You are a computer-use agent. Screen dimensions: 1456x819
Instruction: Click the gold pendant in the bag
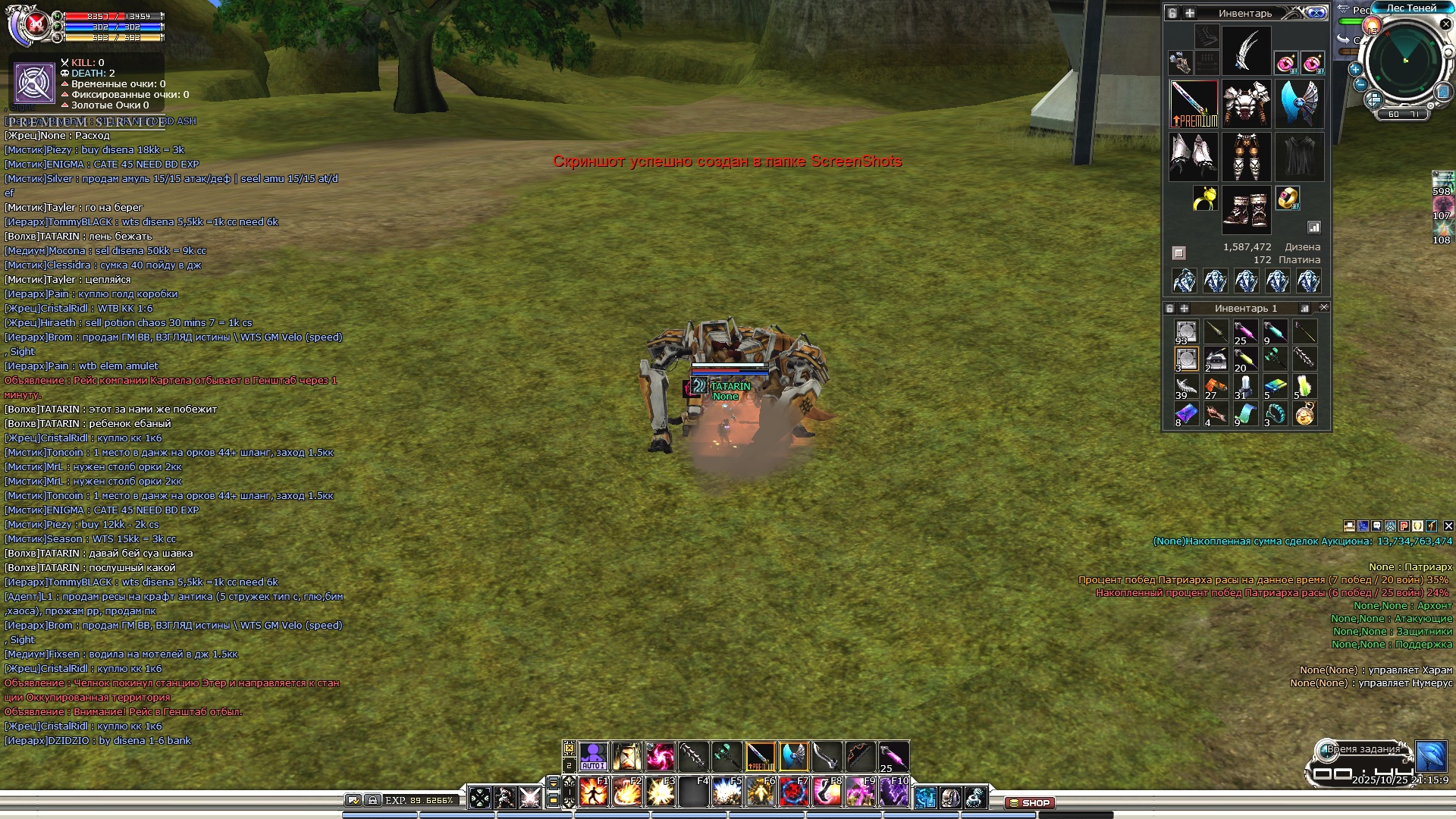click(x=1304, y=414)
